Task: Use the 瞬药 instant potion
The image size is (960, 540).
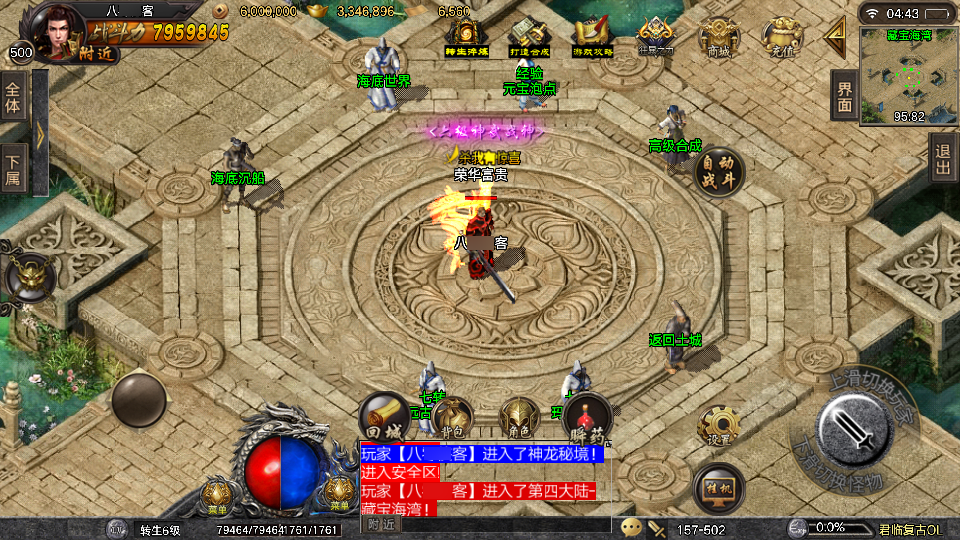Action: (587, 416)
